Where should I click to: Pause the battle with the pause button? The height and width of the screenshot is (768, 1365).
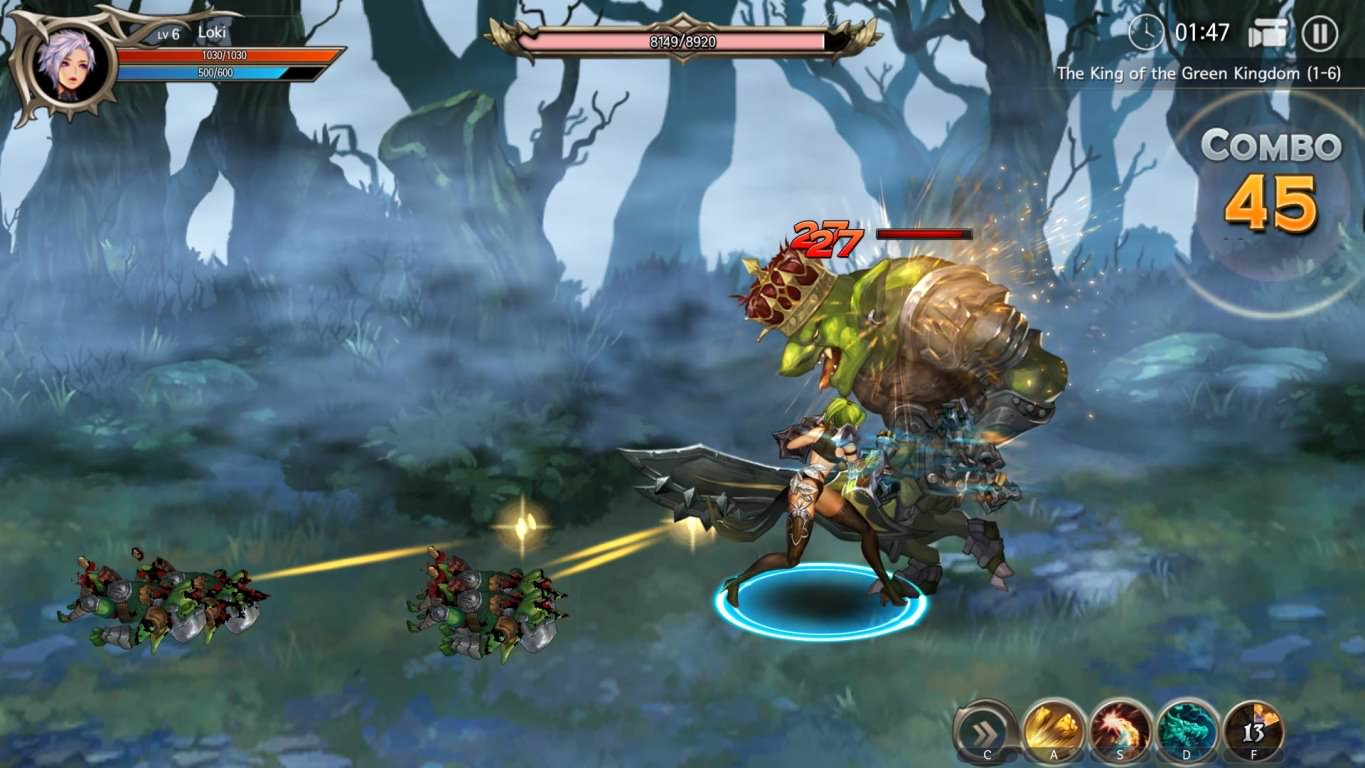(x=1319, y=33)
